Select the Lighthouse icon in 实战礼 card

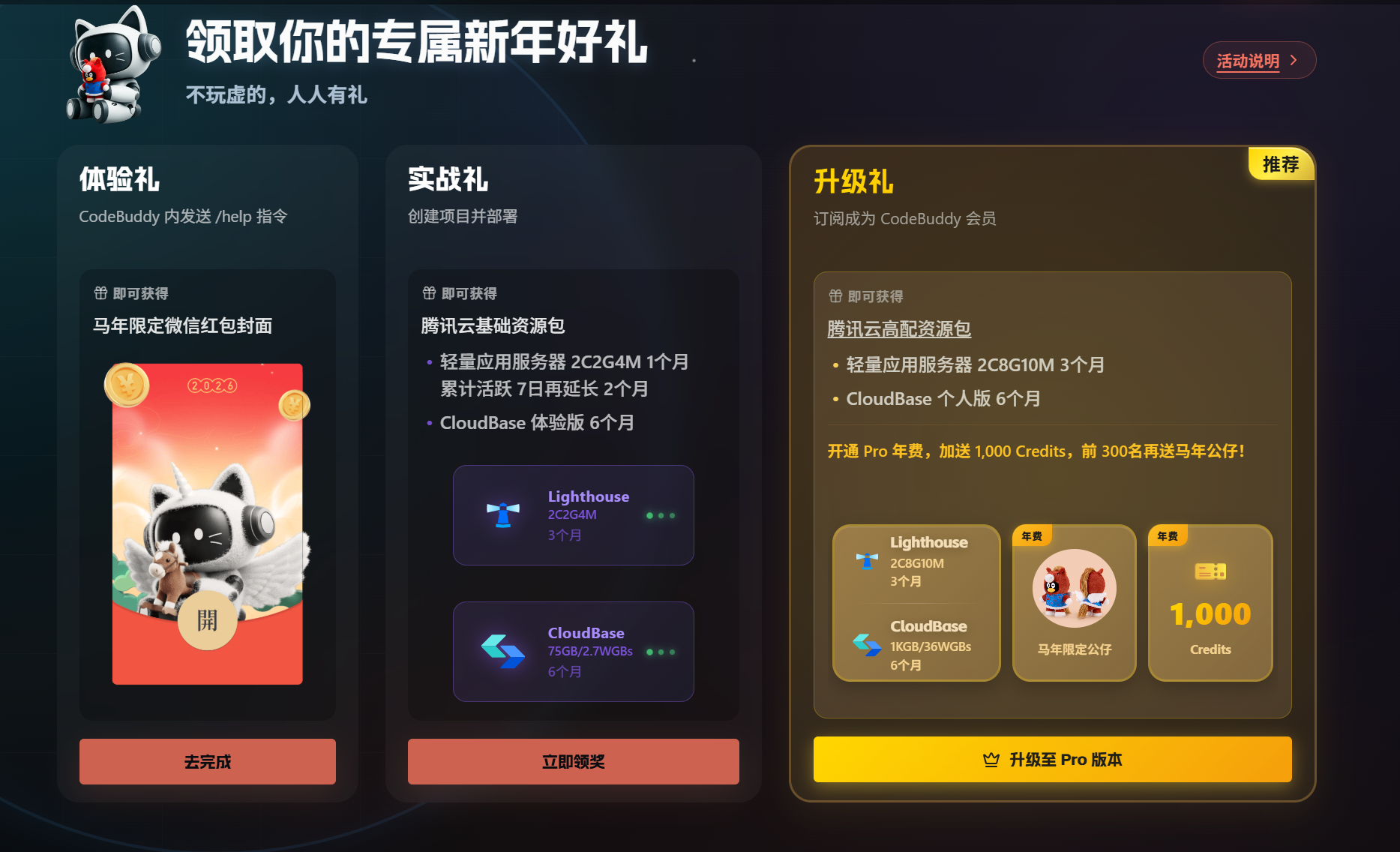coord(504,514)
